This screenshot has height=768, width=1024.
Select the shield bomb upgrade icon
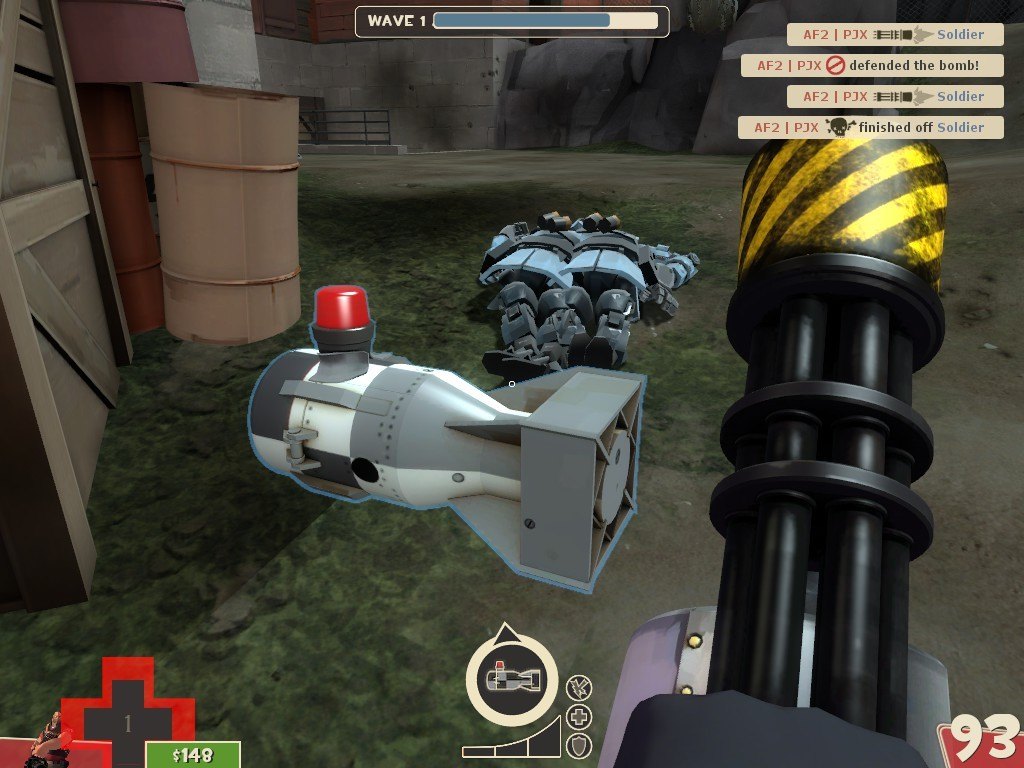579,745
